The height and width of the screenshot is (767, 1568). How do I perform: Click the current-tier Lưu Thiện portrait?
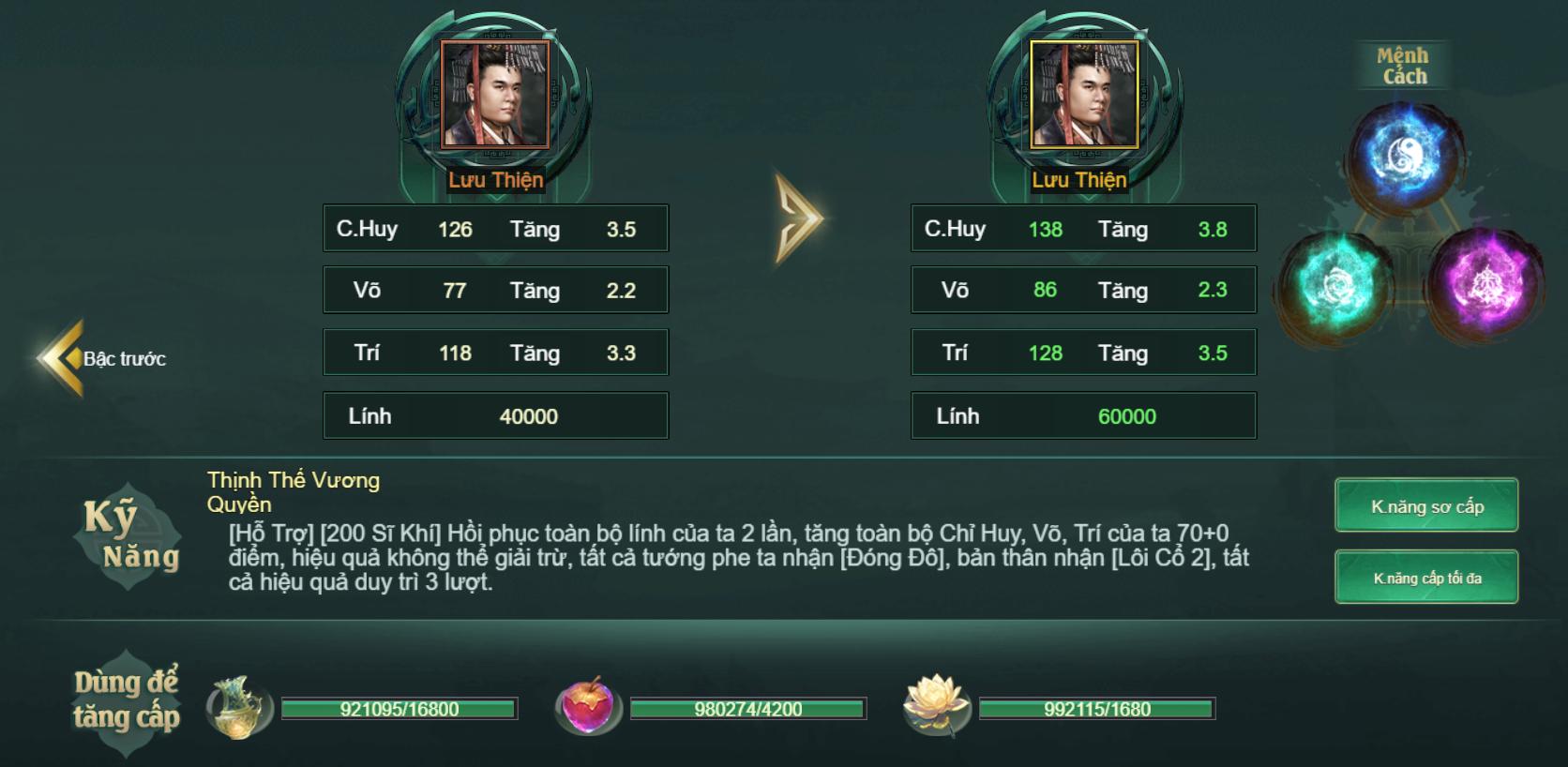click(x=495, y=95)
